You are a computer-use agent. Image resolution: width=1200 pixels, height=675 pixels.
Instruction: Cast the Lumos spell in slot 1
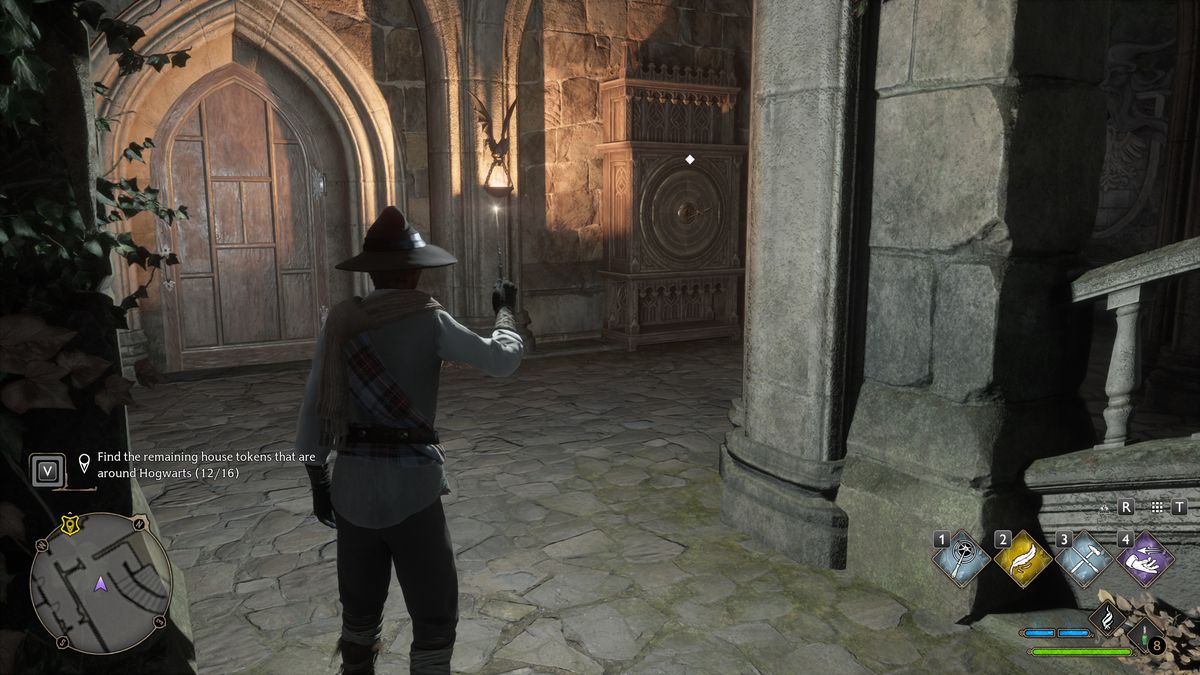(961, 559)
